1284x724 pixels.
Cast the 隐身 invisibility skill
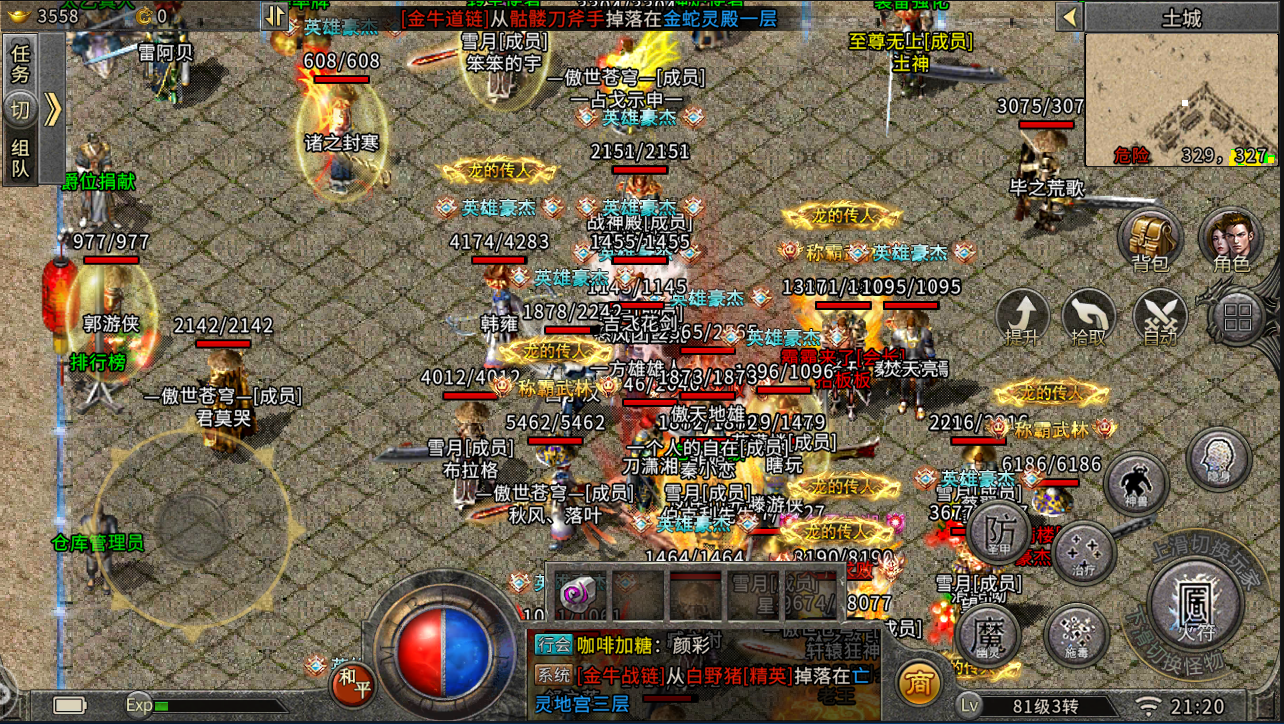click(x=1218, y=458)
